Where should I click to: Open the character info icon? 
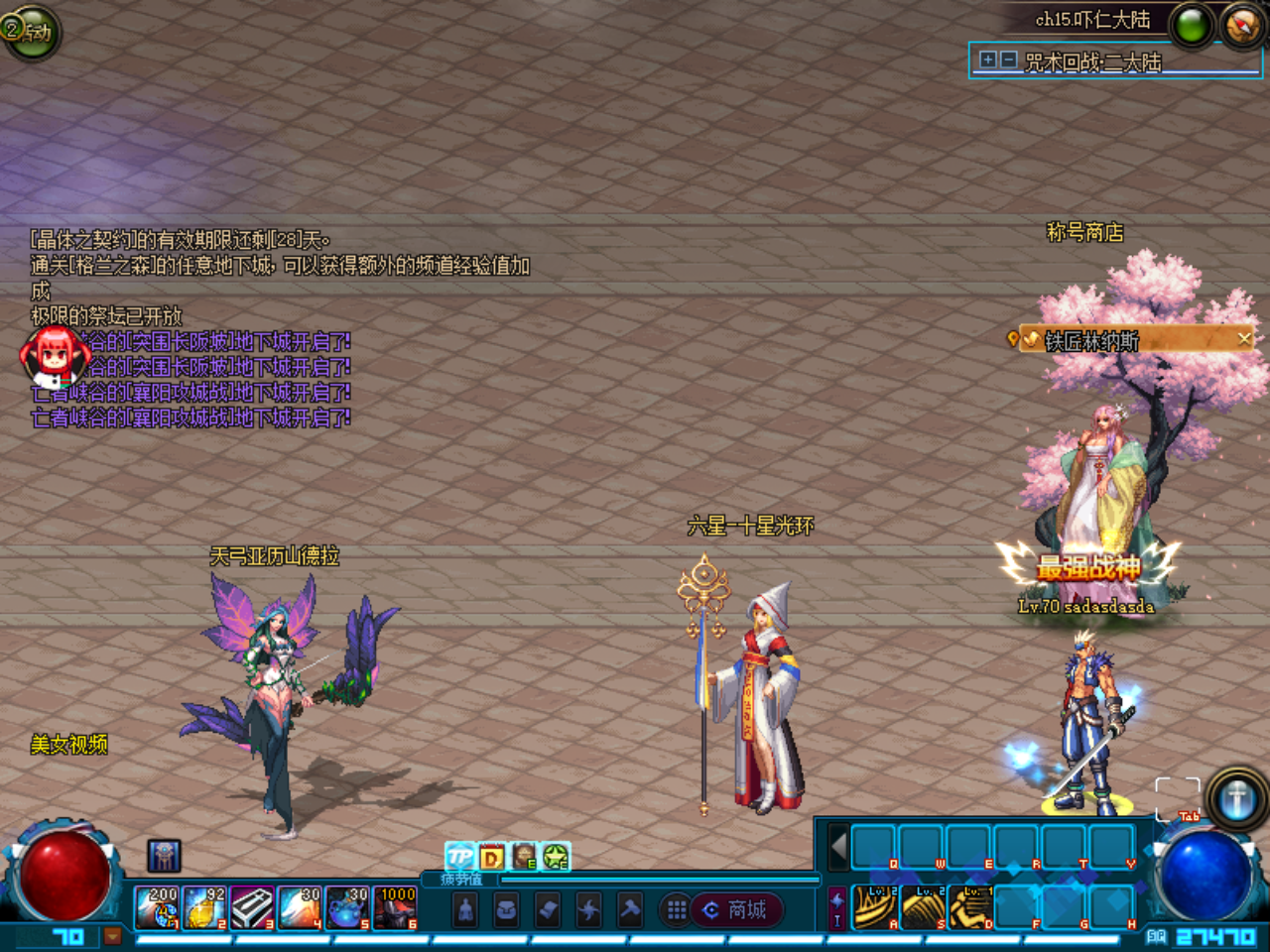tap(464, 910)
